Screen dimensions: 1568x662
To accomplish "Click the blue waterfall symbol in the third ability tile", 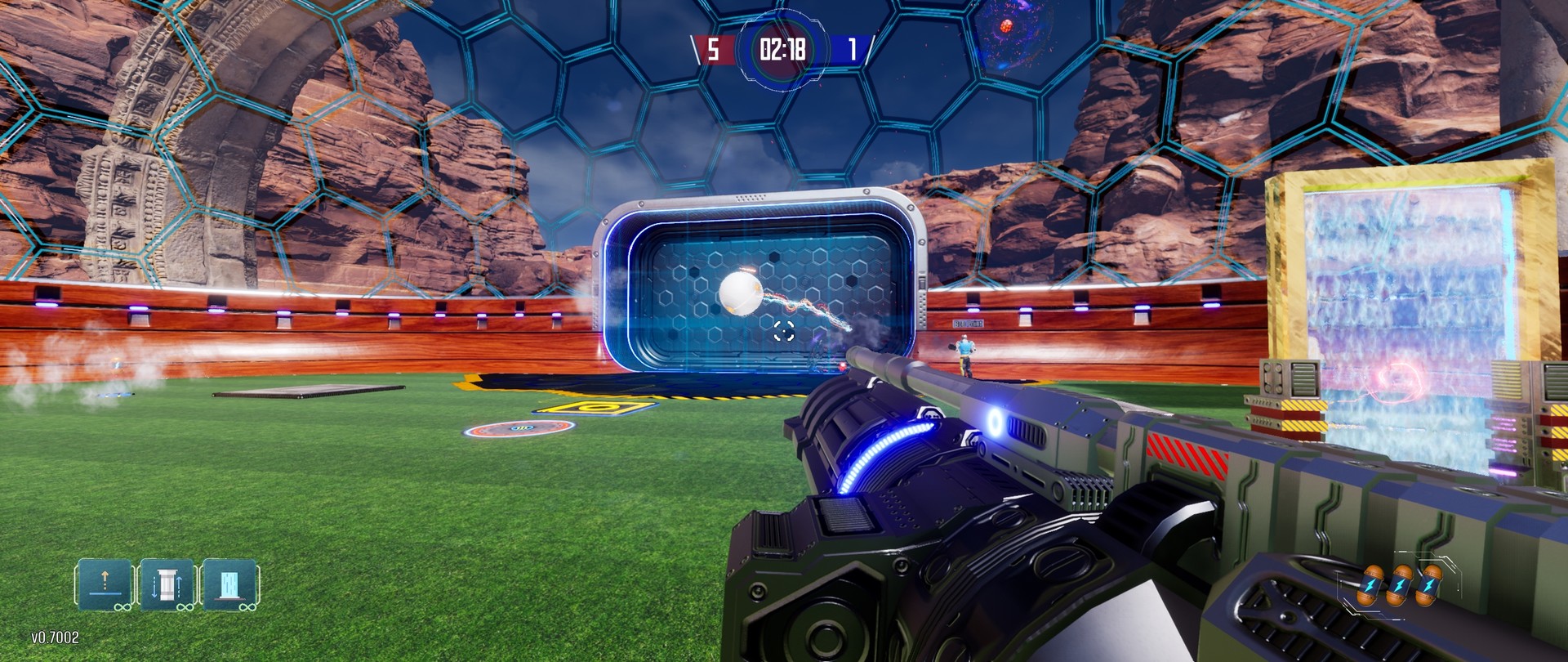I will click(231, 582).
